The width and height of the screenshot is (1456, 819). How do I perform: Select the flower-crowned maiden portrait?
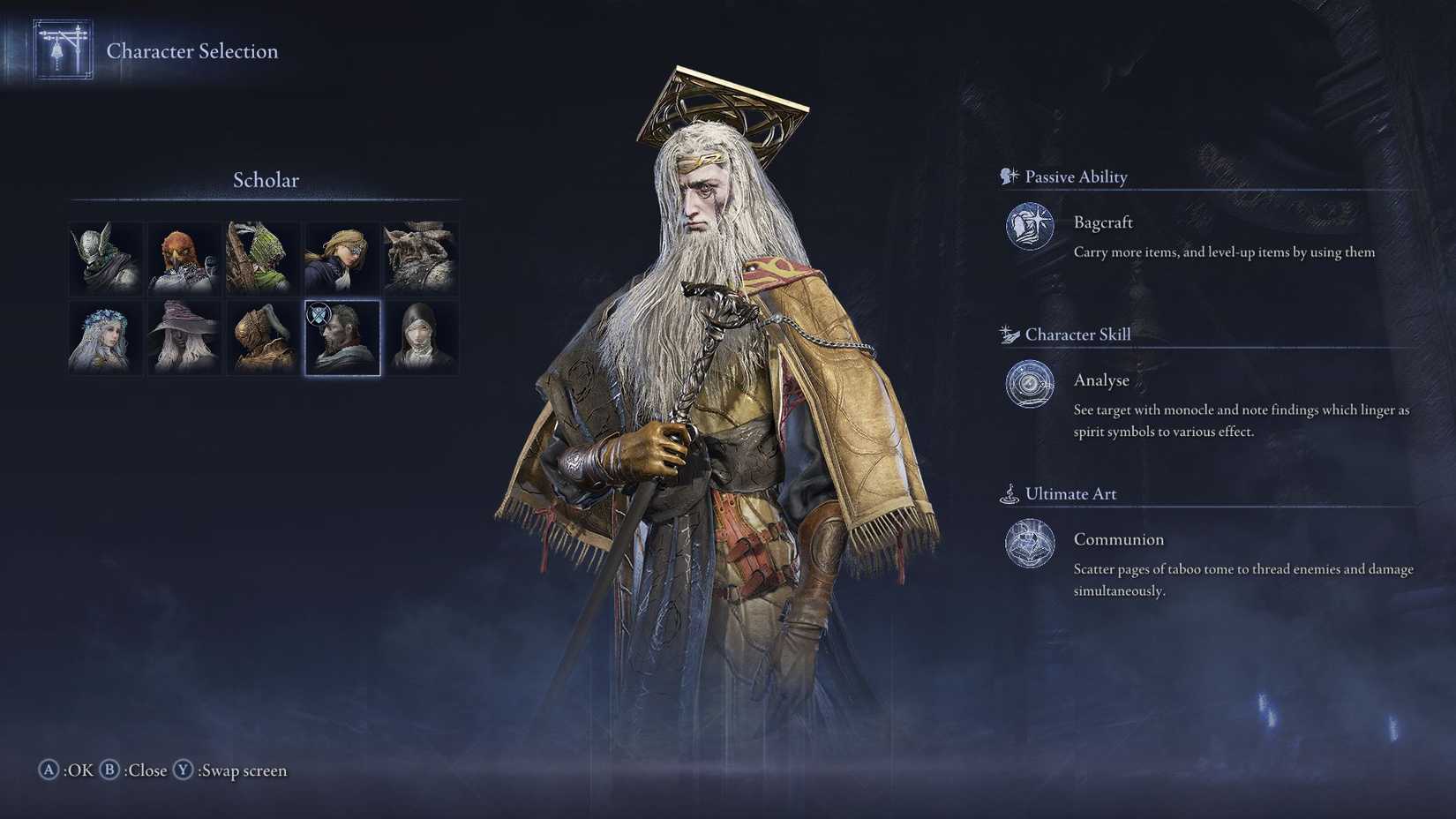tap(104, 337)
